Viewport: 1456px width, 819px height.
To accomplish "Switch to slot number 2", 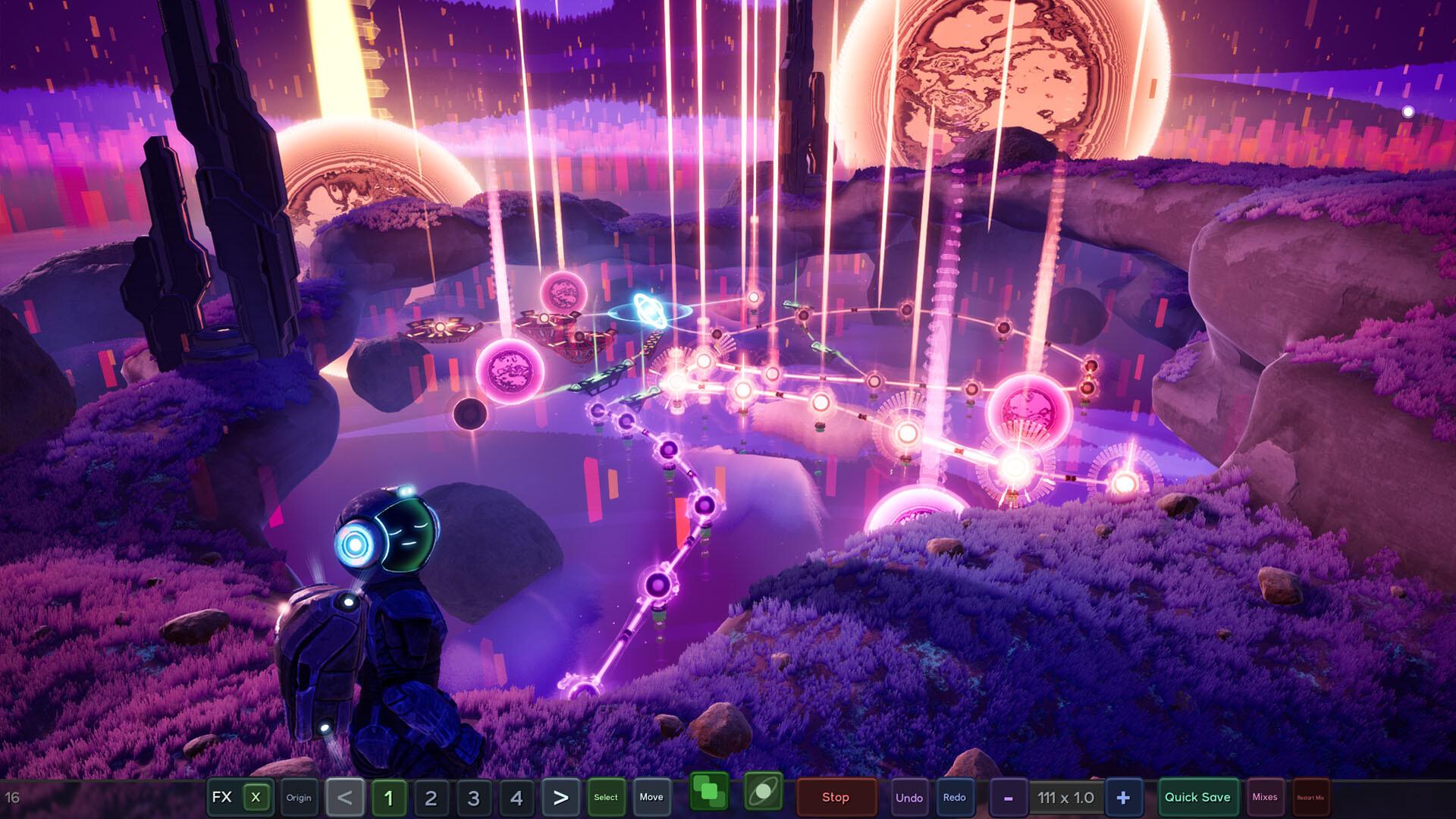I will [431, 798].
